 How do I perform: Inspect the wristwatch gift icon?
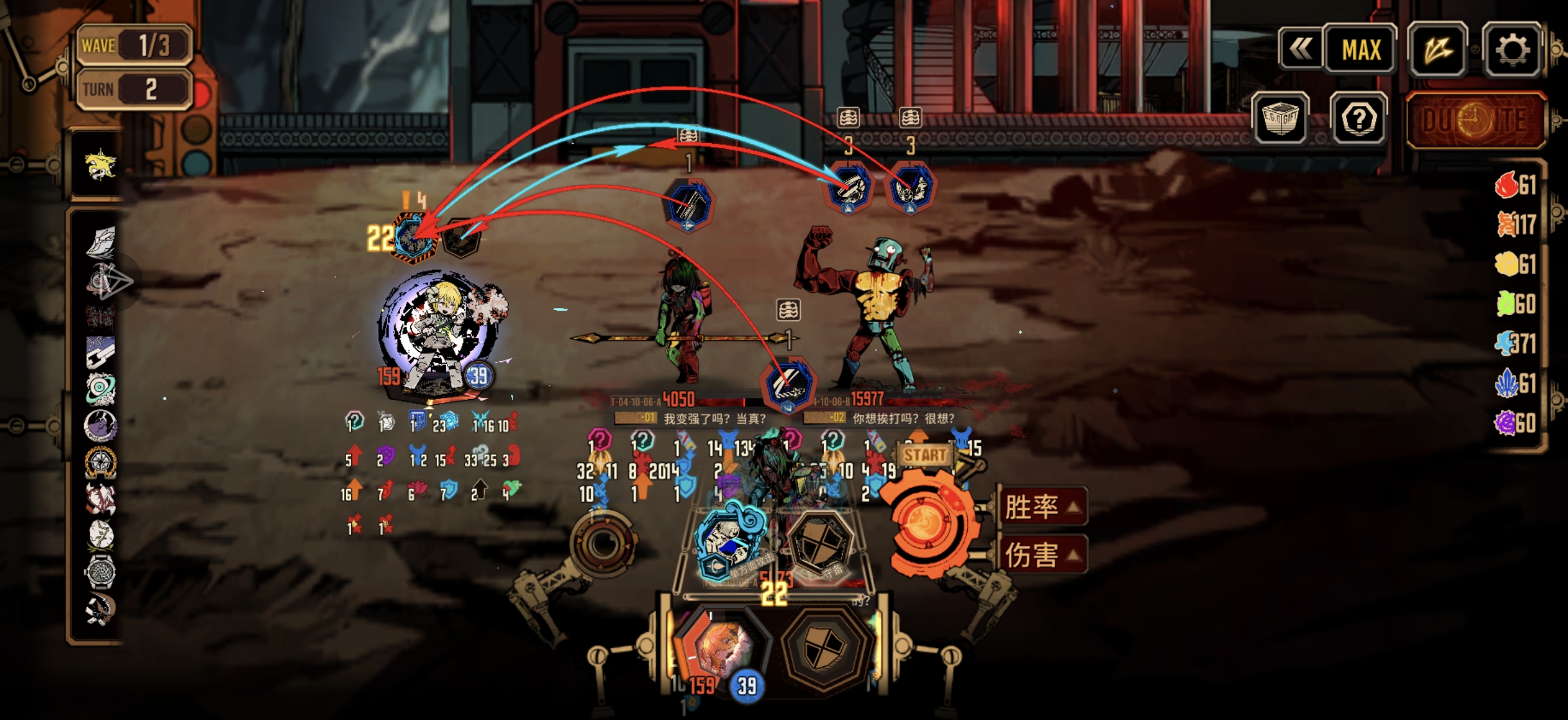click(x=100, y=572)
